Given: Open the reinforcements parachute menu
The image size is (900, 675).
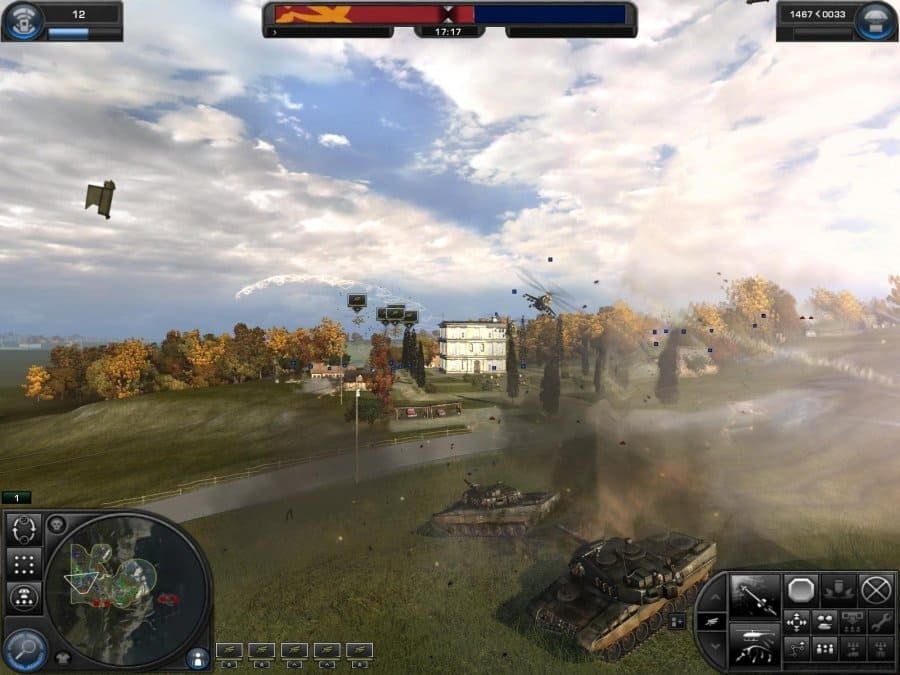Looking at the screenshot, I should 875,20.
